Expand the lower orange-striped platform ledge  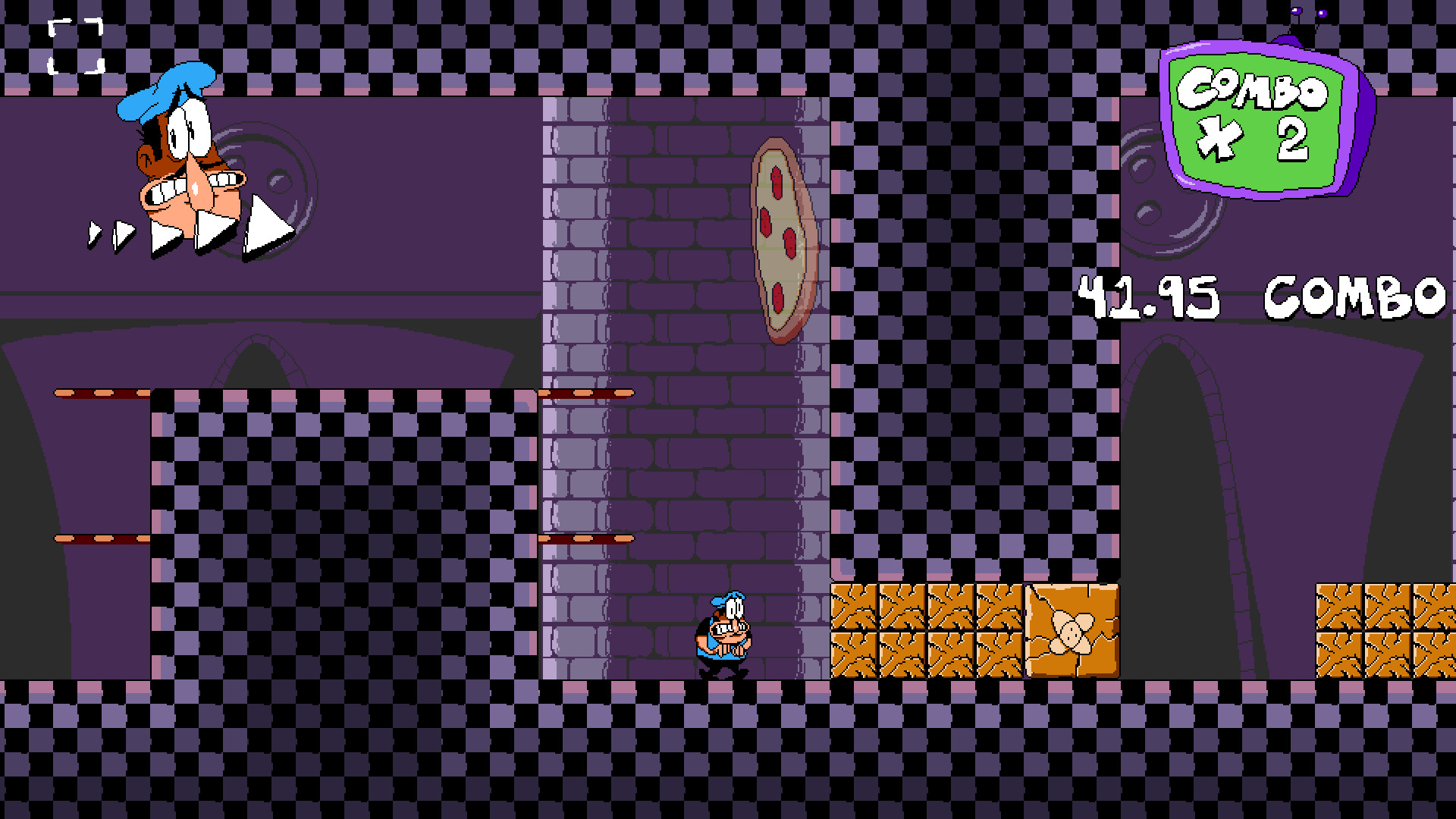[x=102, y=538]
